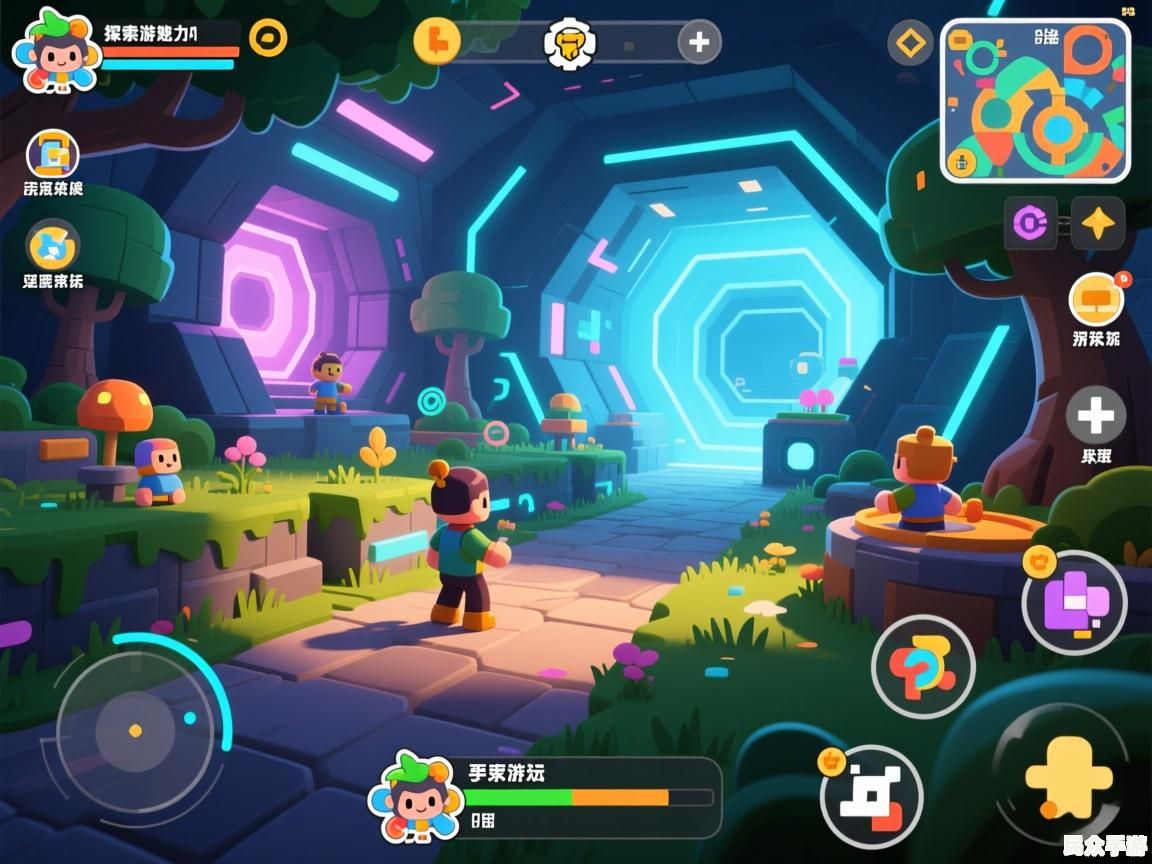The height and width of the screenshot is (864, 1152).
Task: Click the yellow ring coin icon
Action: [x=268, y=38]
